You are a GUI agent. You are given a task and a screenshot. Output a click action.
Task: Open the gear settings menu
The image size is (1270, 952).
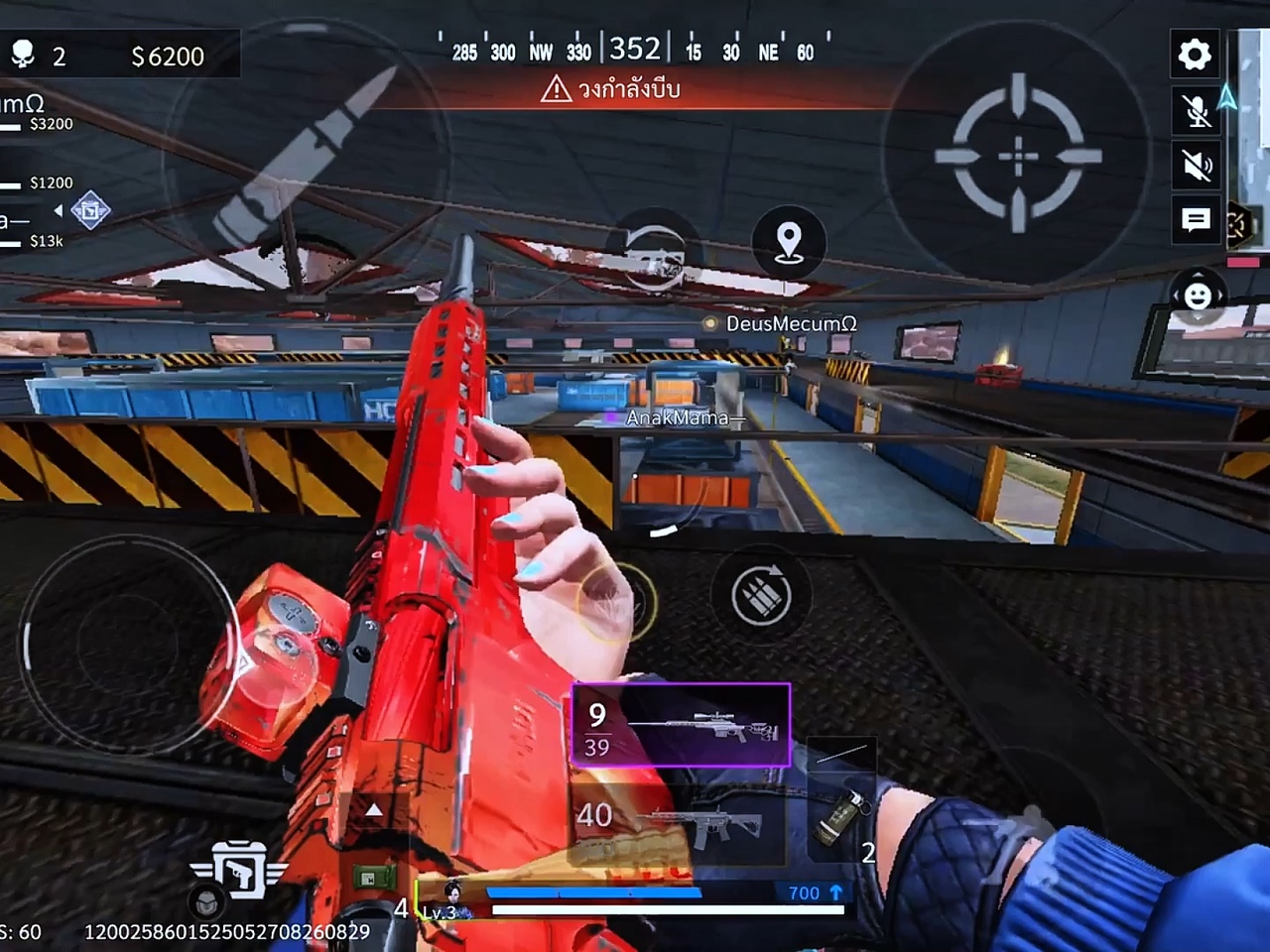tap(1195, 55)
